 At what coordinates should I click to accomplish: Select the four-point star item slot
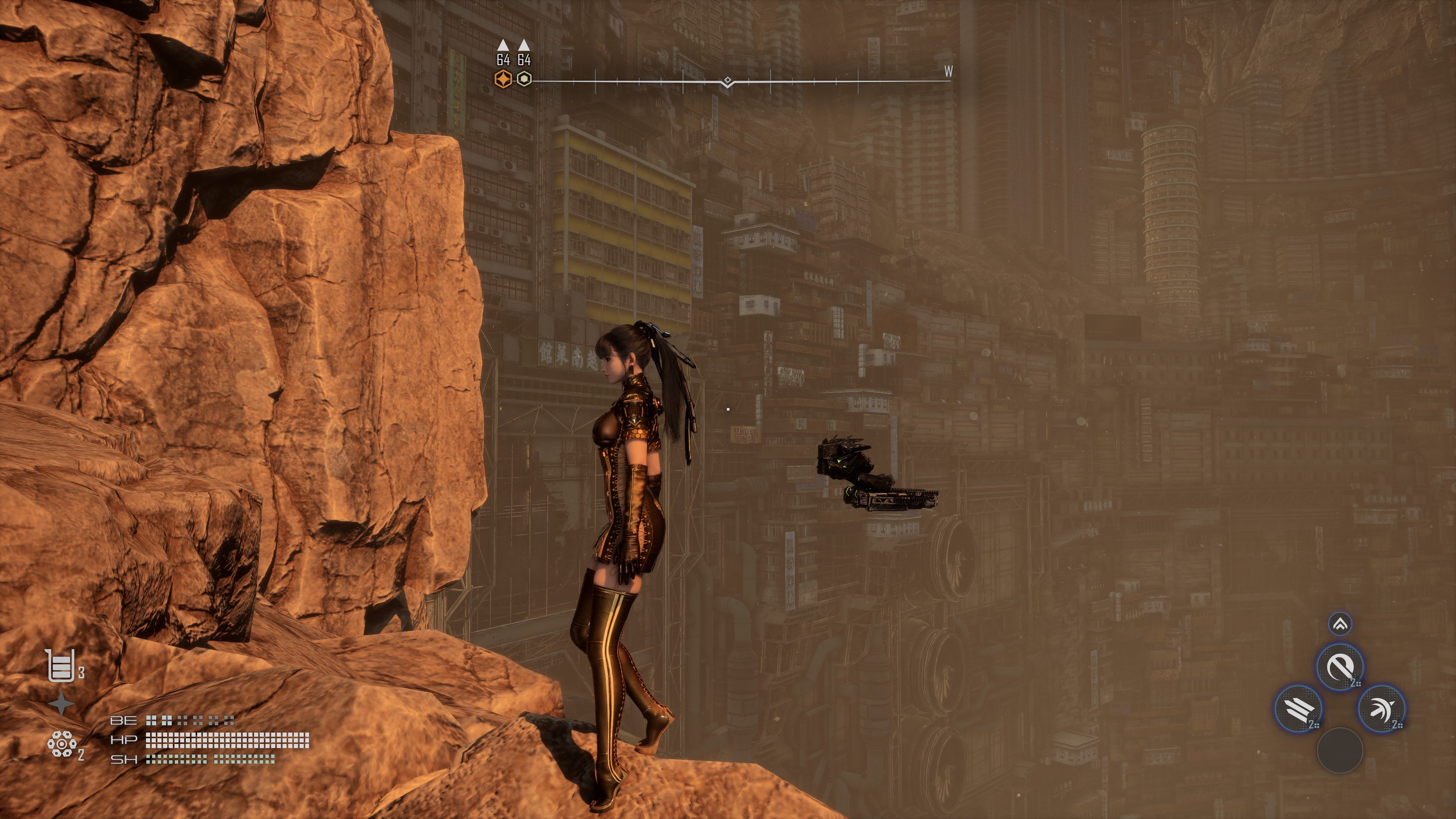coord(61,704)
